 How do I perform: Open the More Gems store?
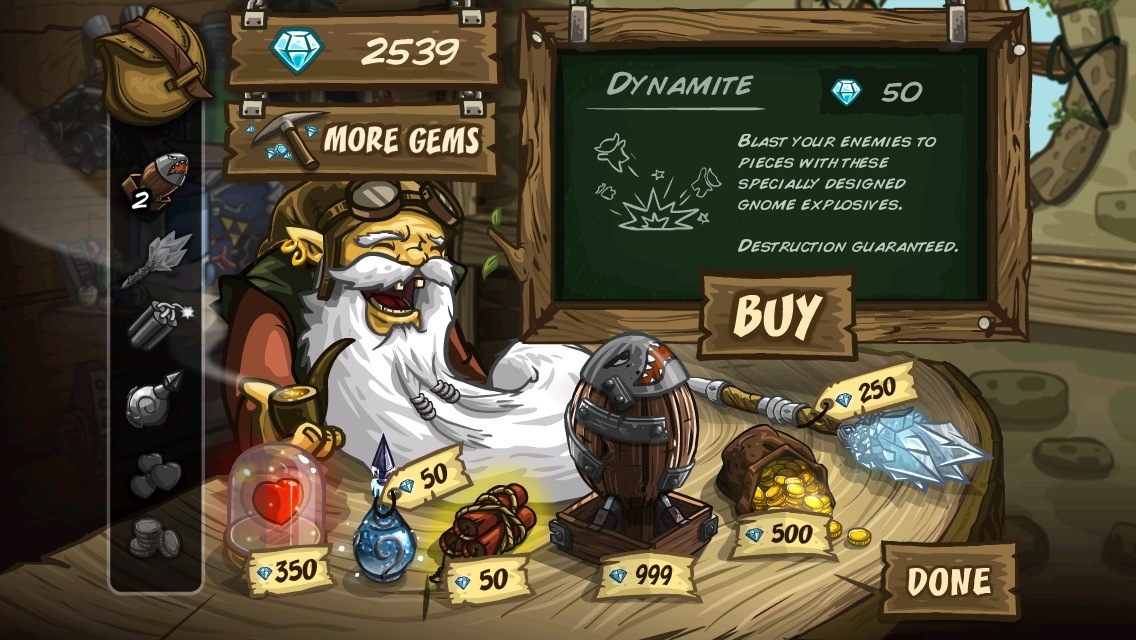click(362, 139)
